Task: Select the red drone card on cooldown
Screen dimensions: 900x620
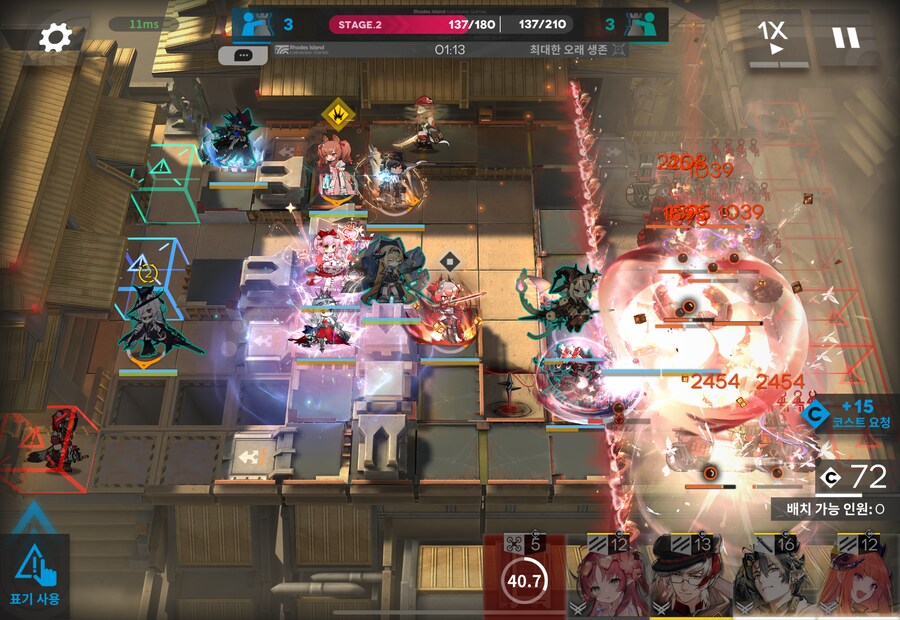Action: [524, 577]
